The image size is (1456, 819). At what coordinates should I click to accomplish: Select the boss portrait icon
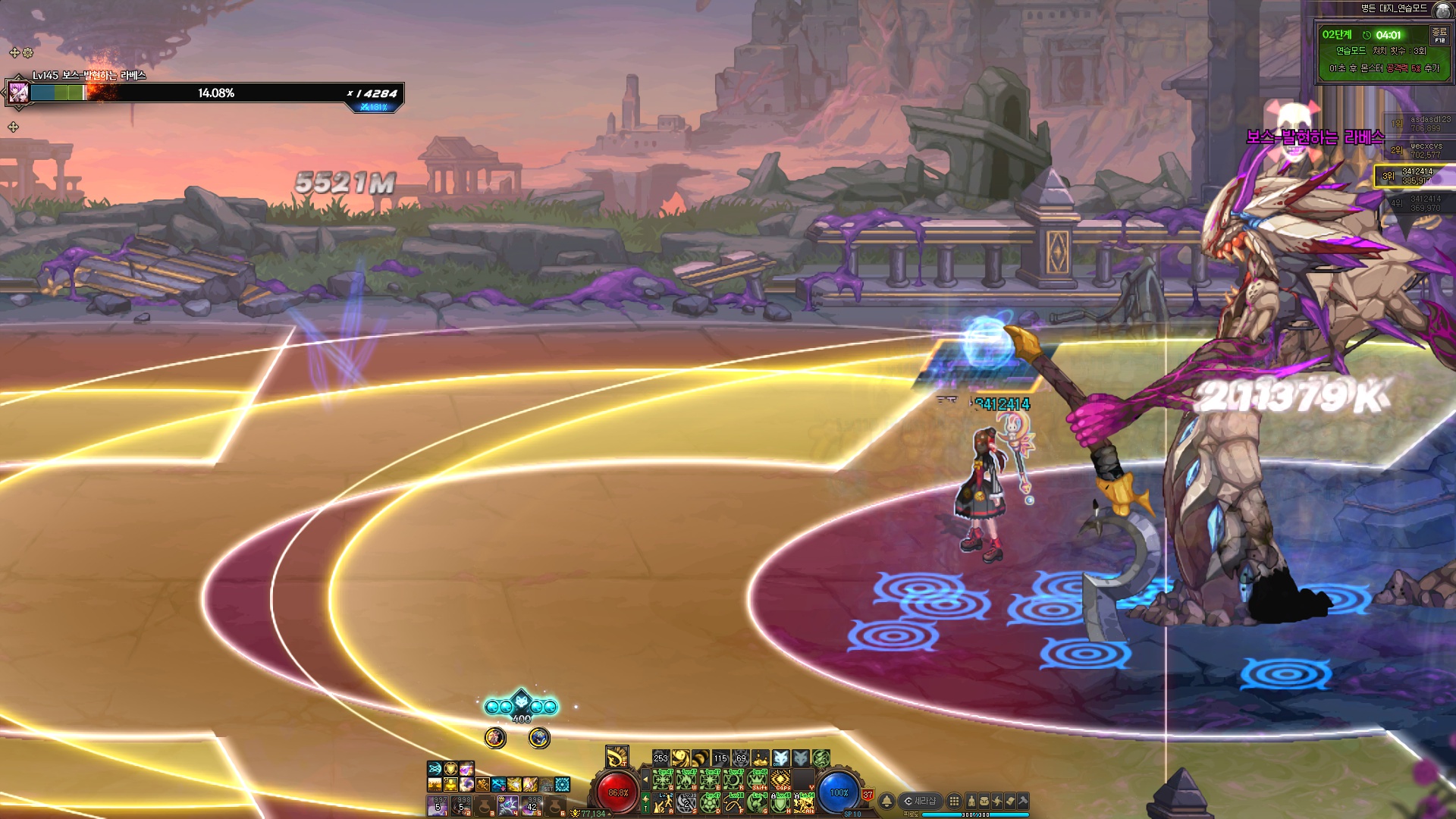(x=18, y=93)
